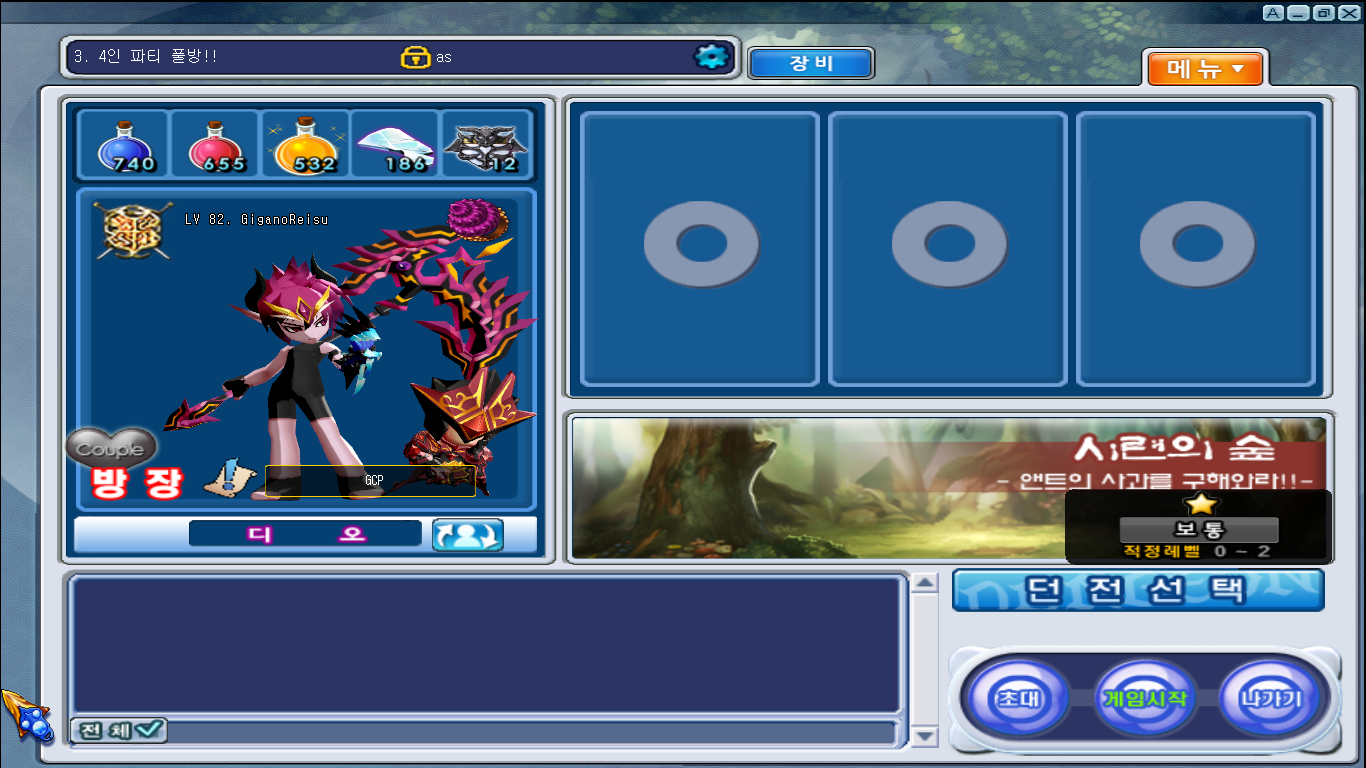Open room settings via the gear icon
This screenshot has height=768, width=1366.
click(712, 57)
